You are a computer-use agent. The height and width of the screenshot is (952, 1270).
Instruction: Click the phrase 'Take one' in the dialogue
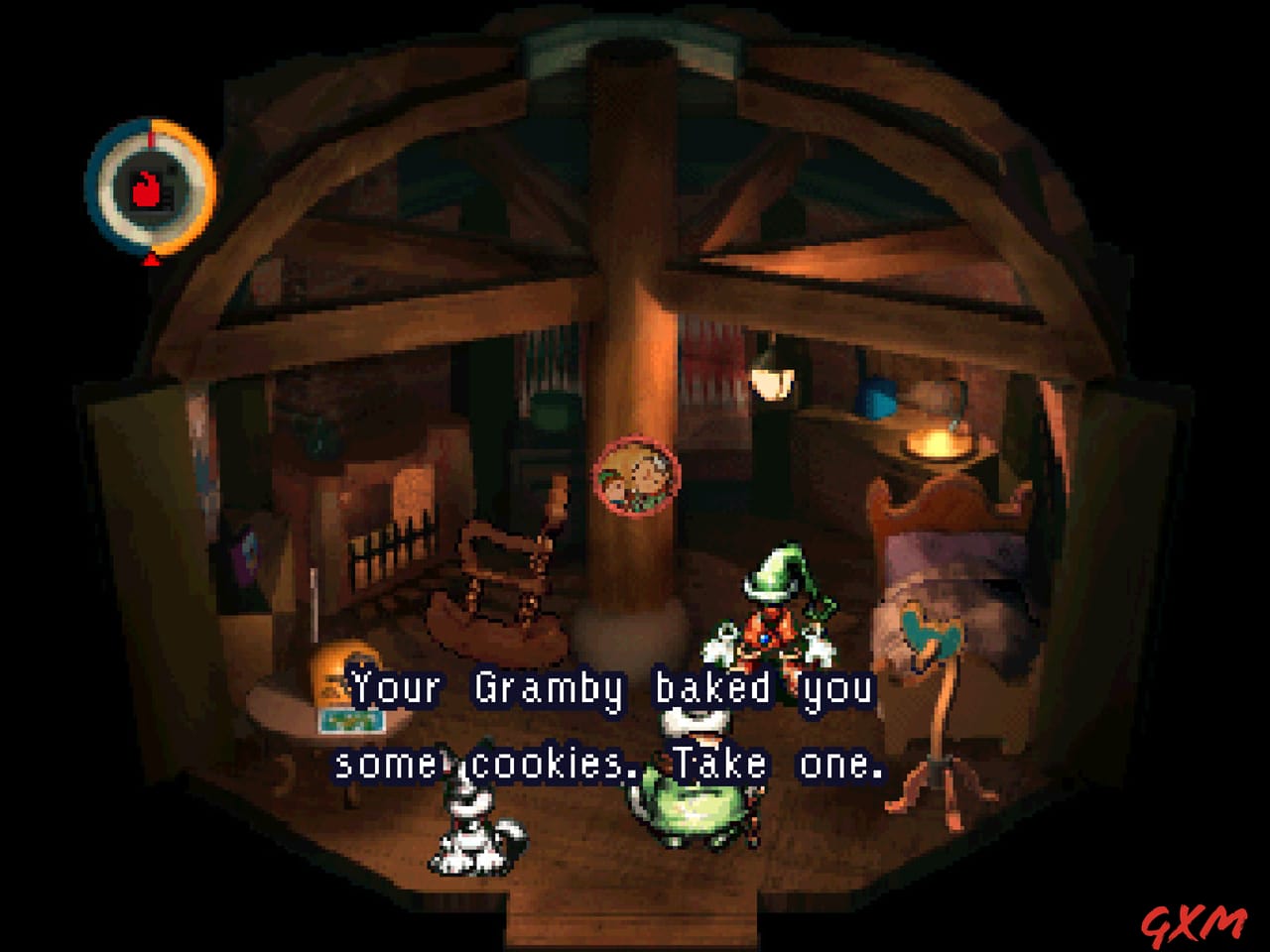tap(784, 762)
